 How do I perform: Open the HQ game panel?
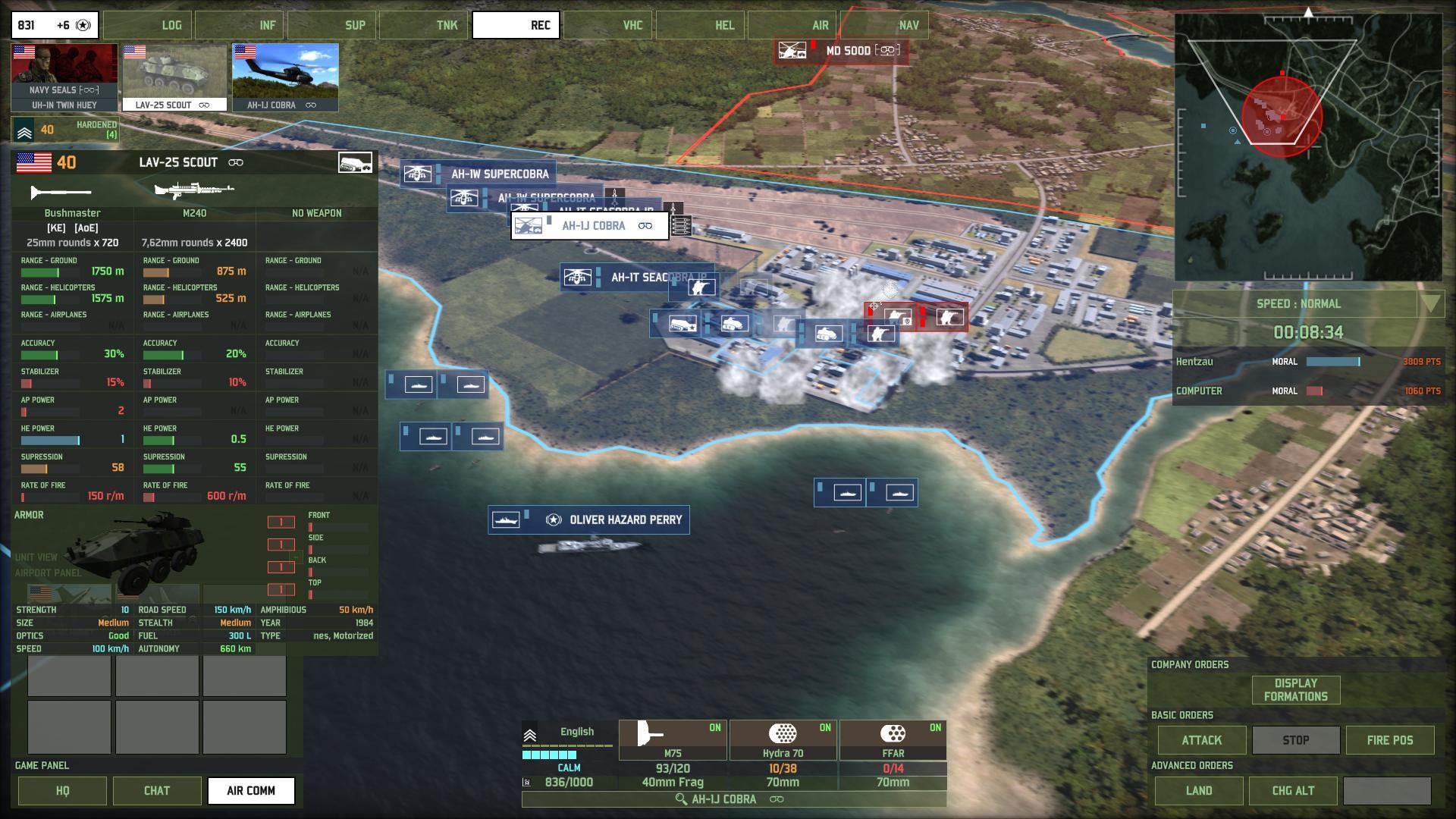click(62, 790)
